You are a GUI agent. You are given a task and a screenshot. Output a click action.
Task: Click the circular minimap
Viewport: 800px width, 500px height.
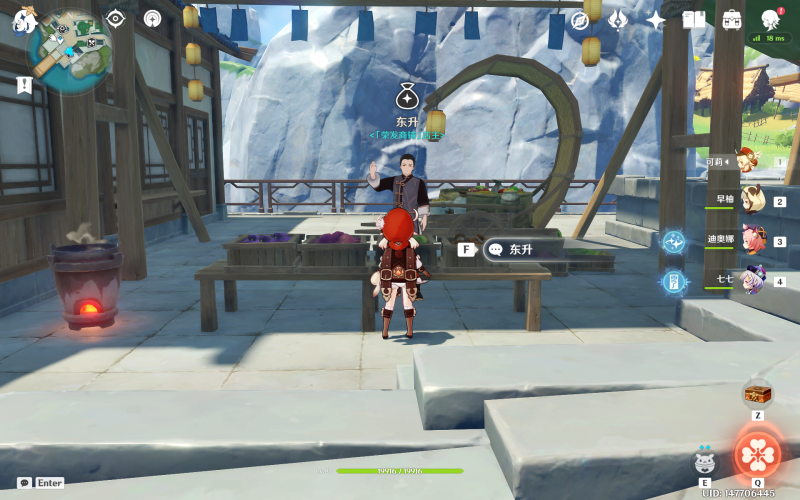tap(70, 51)
